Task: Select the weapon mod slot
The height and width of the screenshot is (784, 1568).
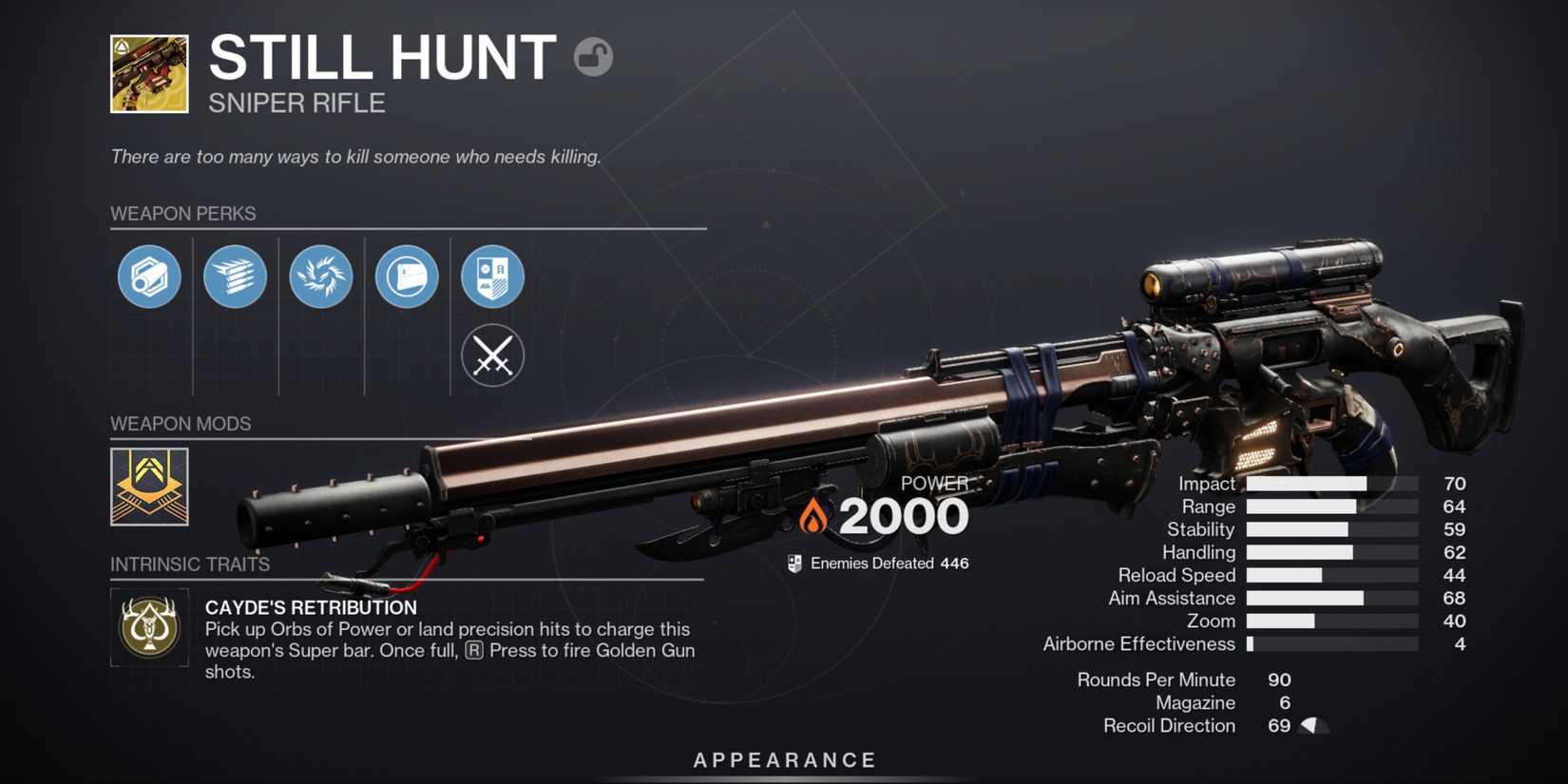Action: coord(149,488)
